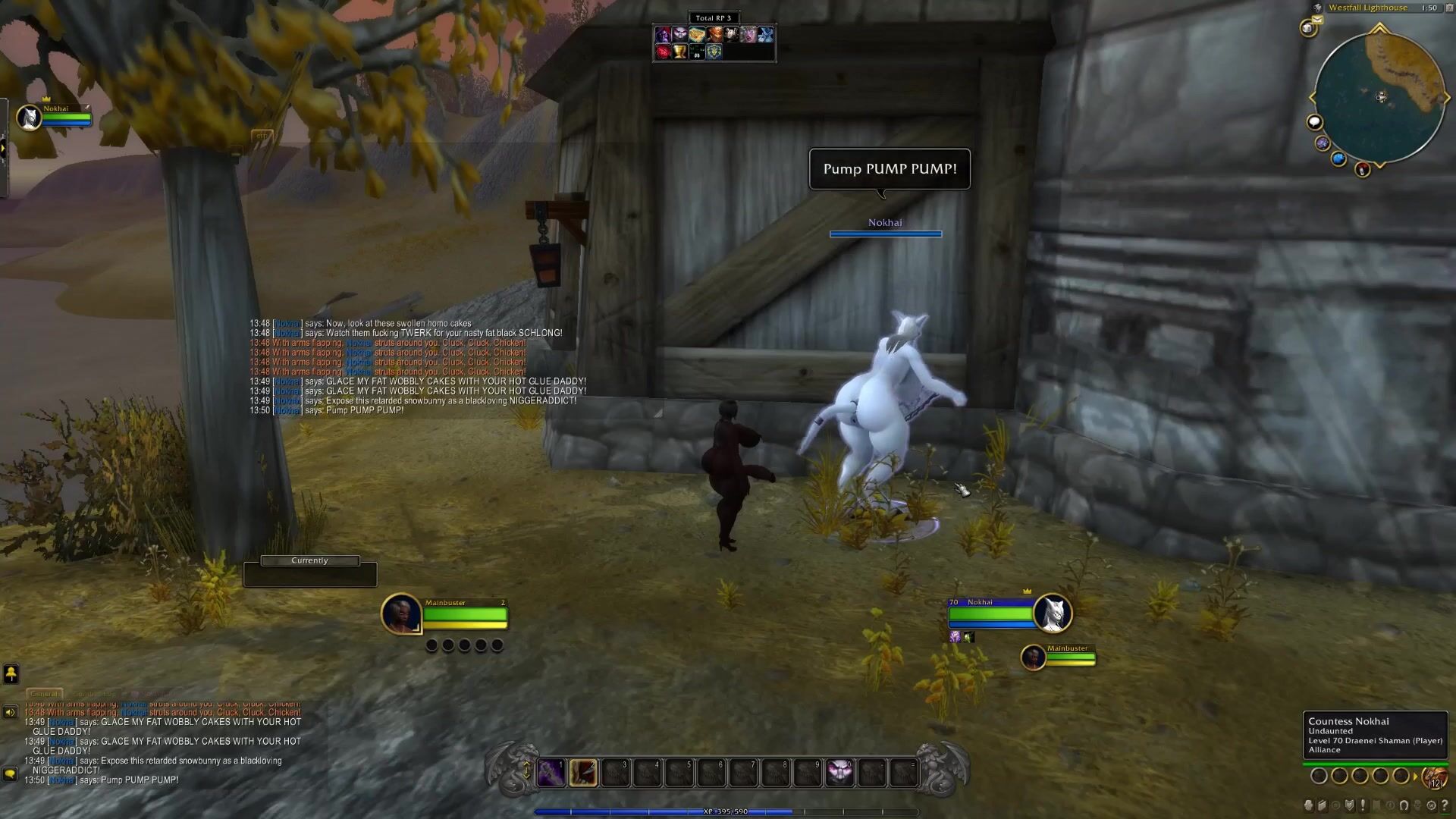This screenshot has height=819, width=1456.
Task: Click the red mushroom minimap button
Action: 1363,169
